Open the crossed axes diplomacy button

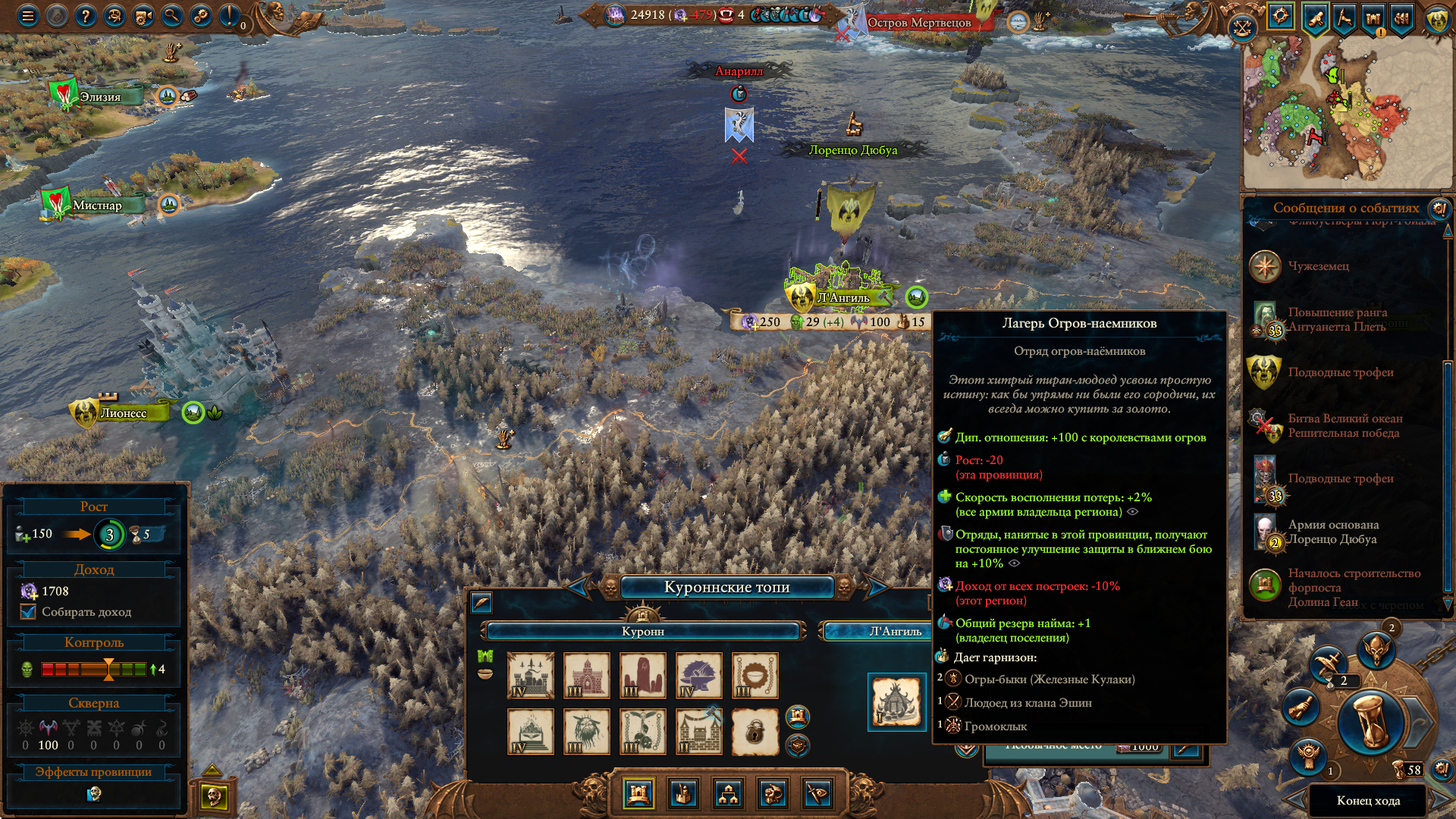pos(1242,29)
